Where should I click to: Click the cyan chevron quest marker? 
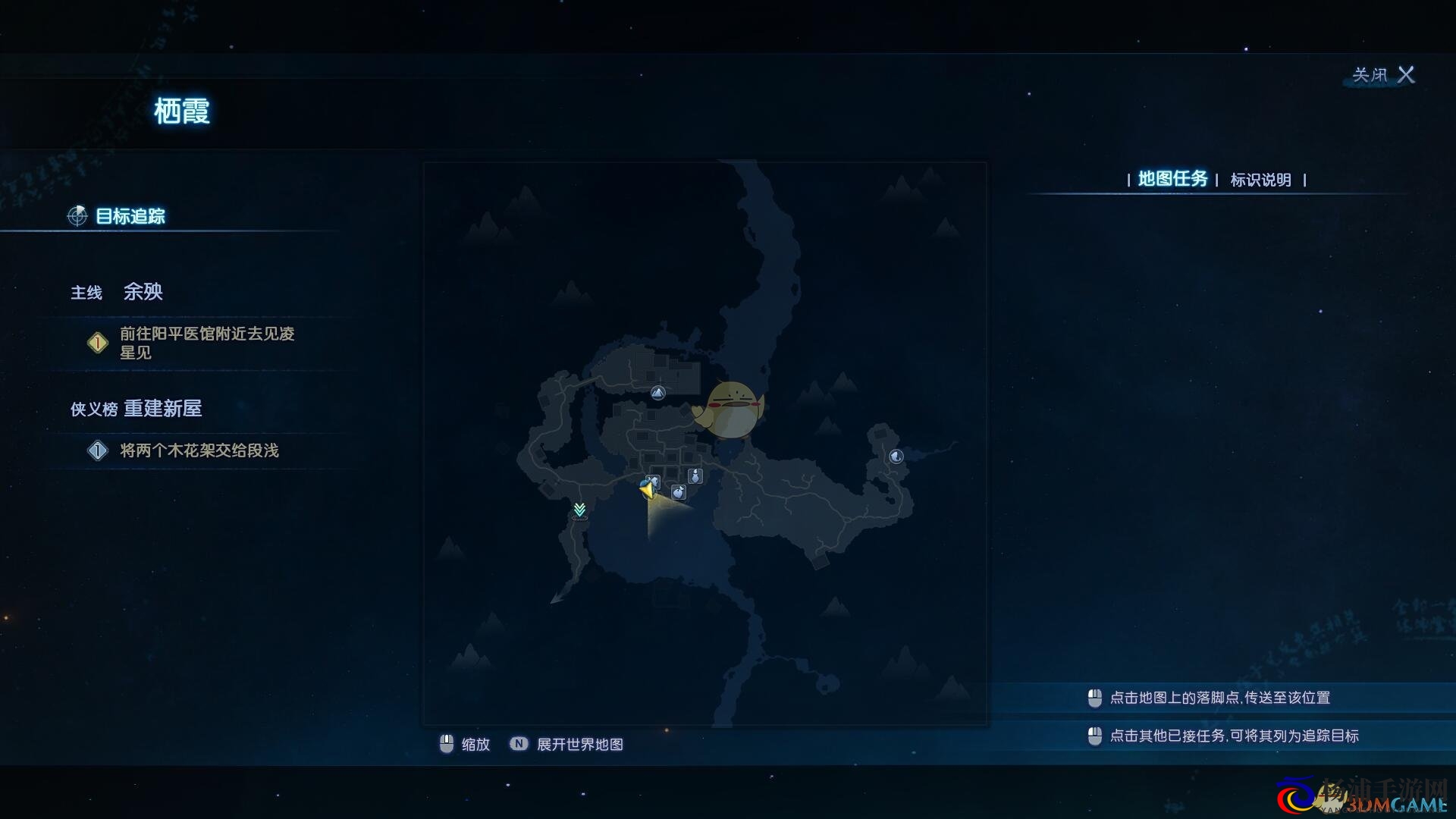point(580,510)
